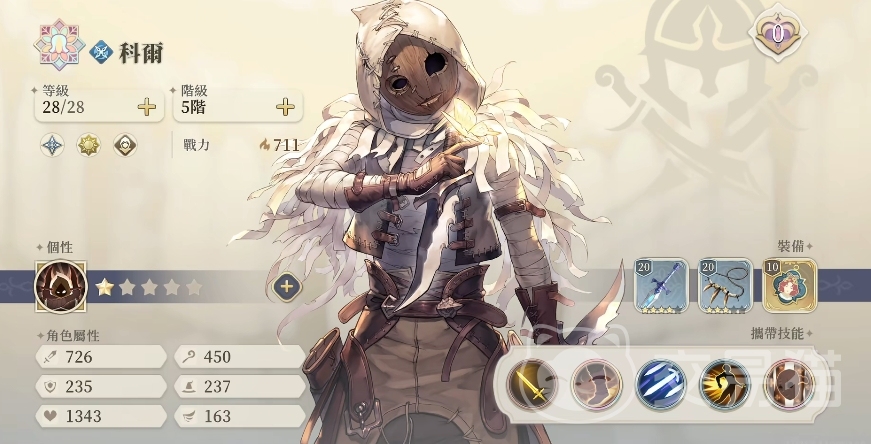Viewport: 871px width, 444px height.
Task: Select the blue four-point star trait icon
Action: pos(52,145)
